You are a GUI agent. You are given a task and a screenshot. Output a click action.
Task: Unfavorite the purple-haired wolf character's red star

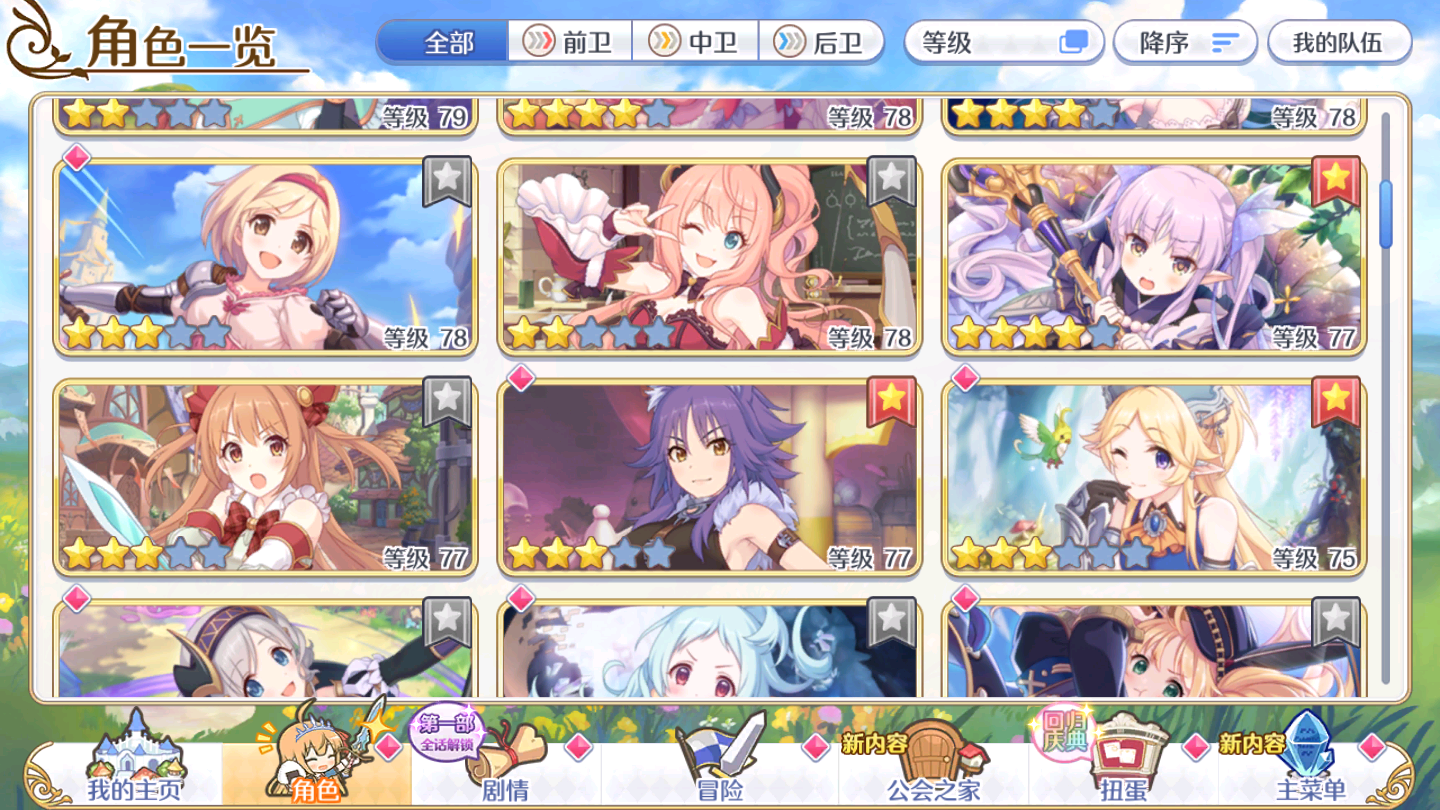[890, 402]
